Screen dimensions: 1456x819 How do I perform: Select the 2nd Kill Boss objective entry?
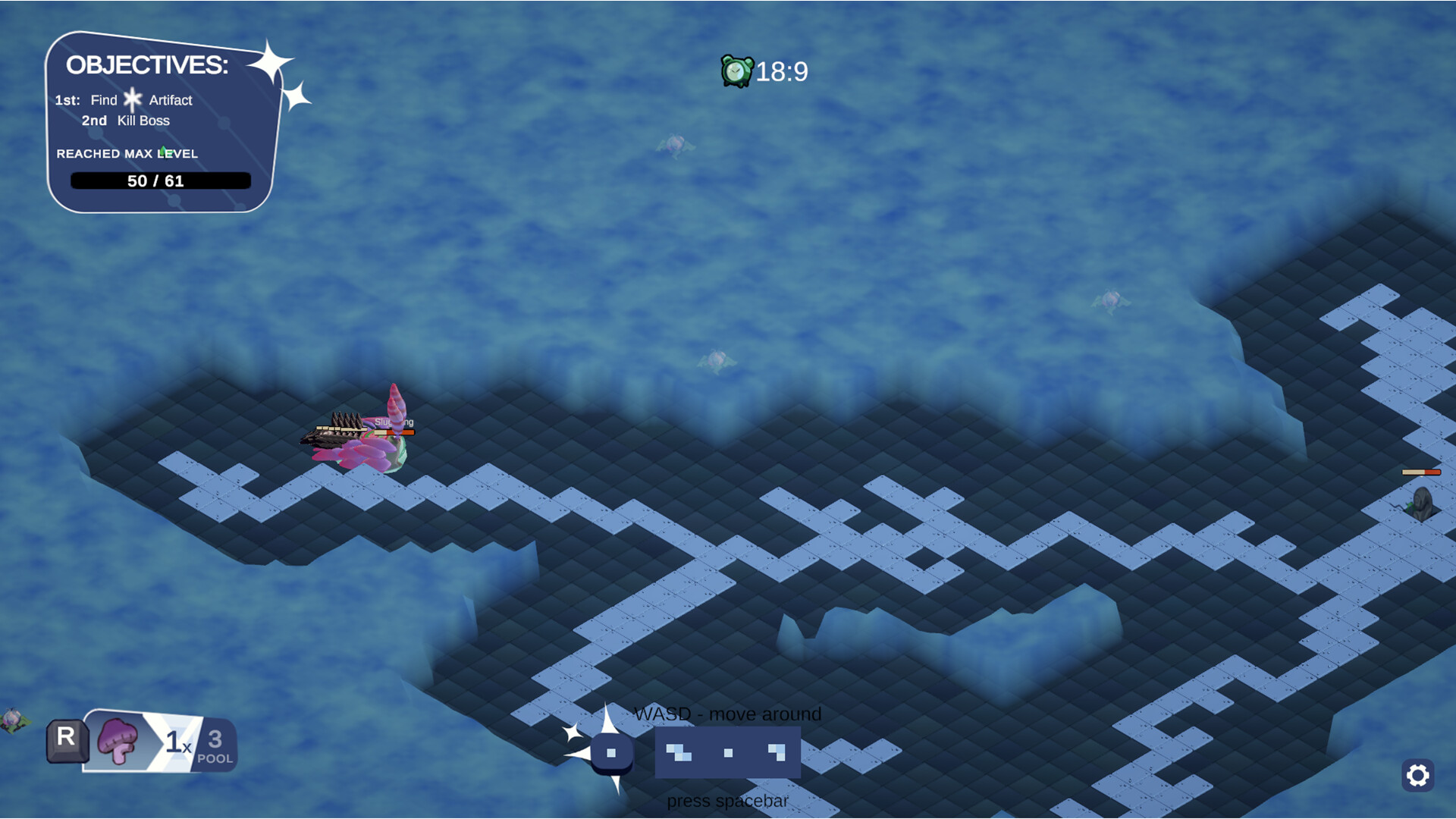point(127,120)
